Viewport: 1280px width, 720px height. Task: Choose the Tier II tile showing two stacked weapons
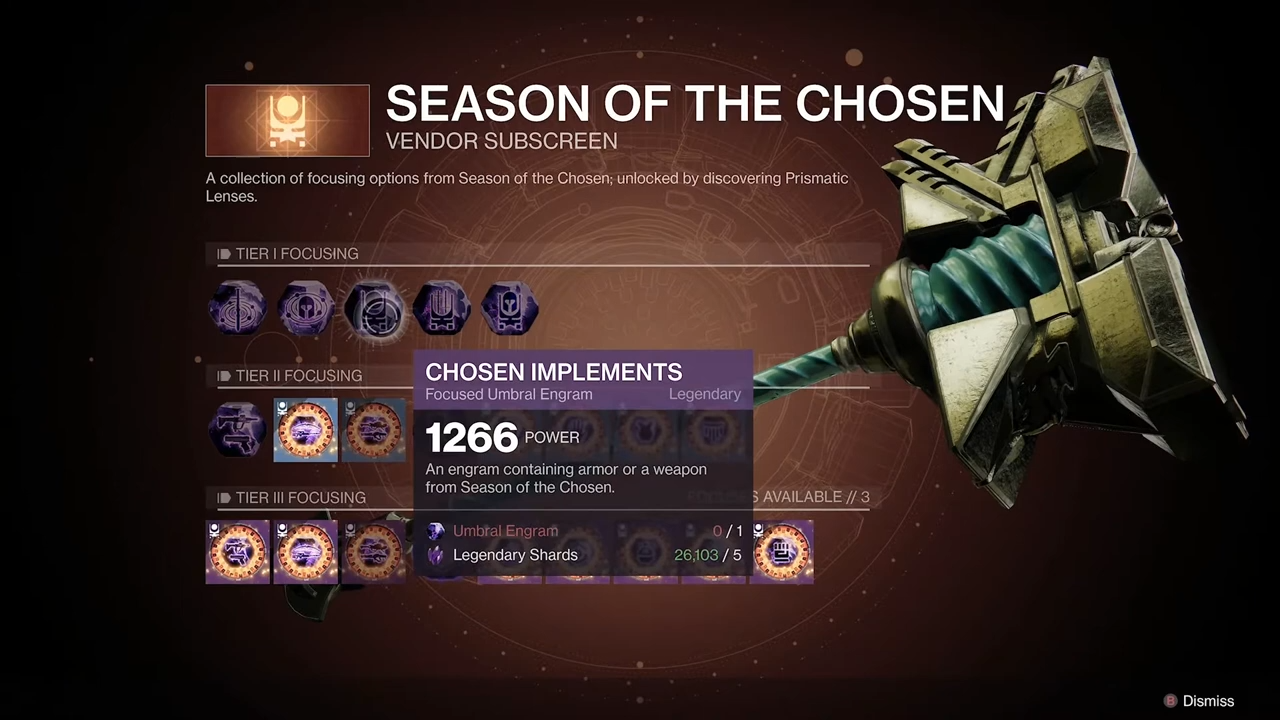click(x=374, y=430)
